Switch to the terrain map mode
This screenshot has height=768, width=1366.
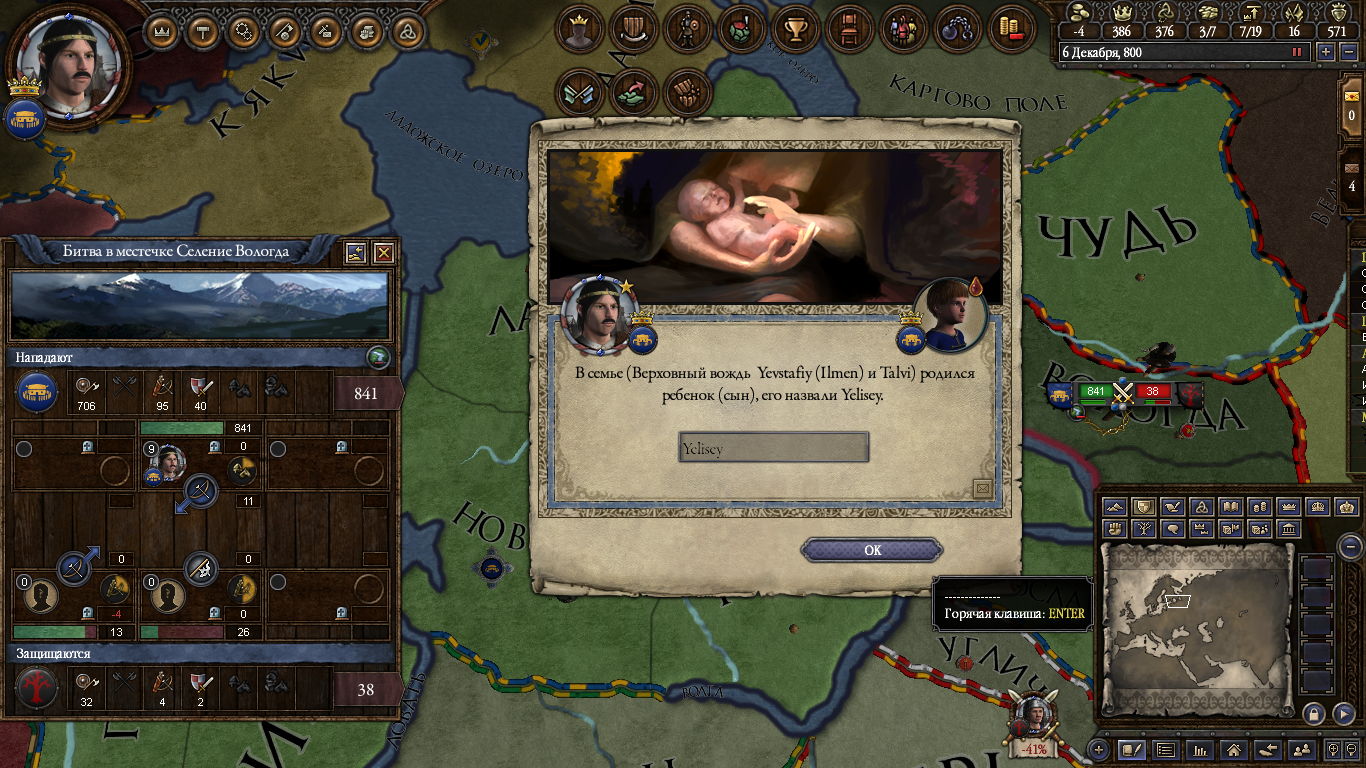pyautogui.click(x=1115, y=507)
